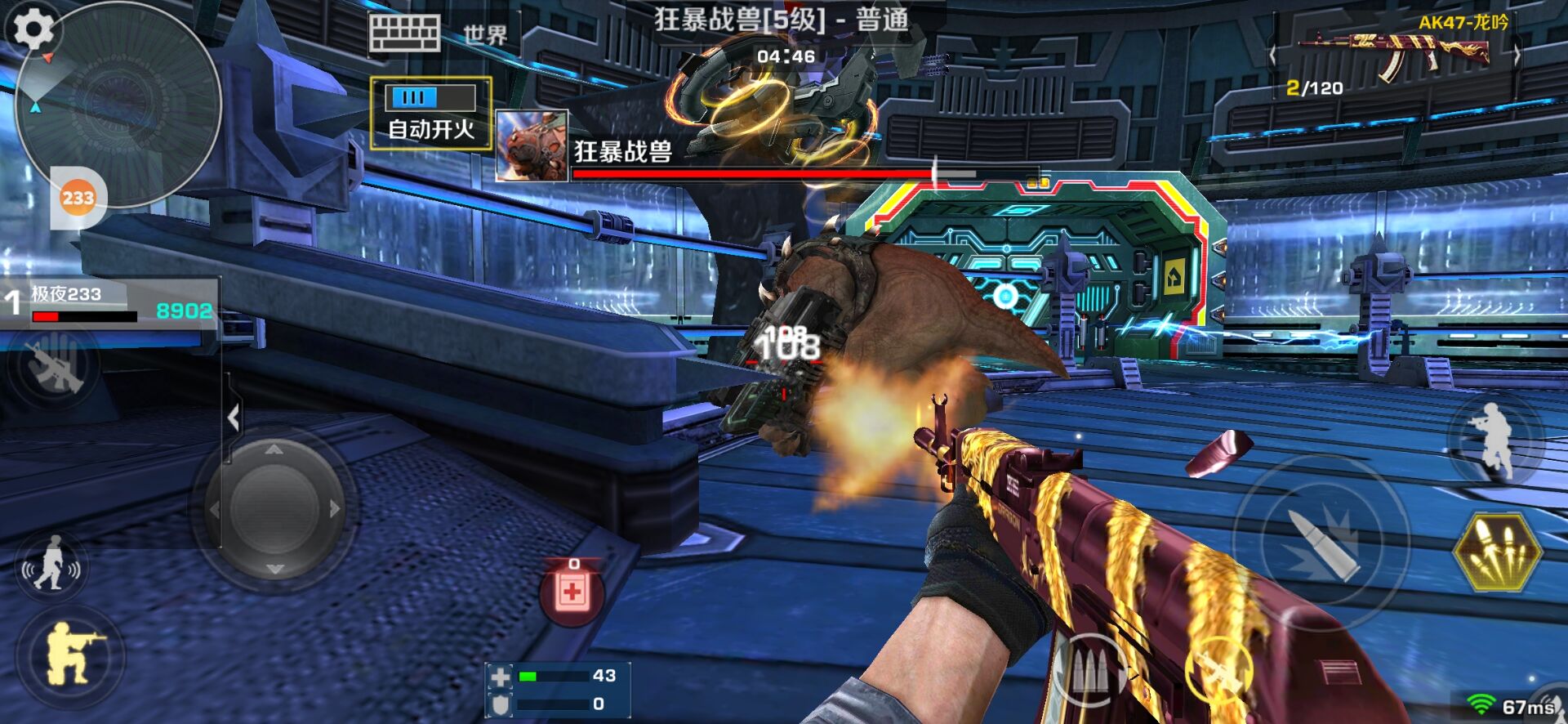
Task: Click the circular radar minimap
Action: tap(118, 106)
